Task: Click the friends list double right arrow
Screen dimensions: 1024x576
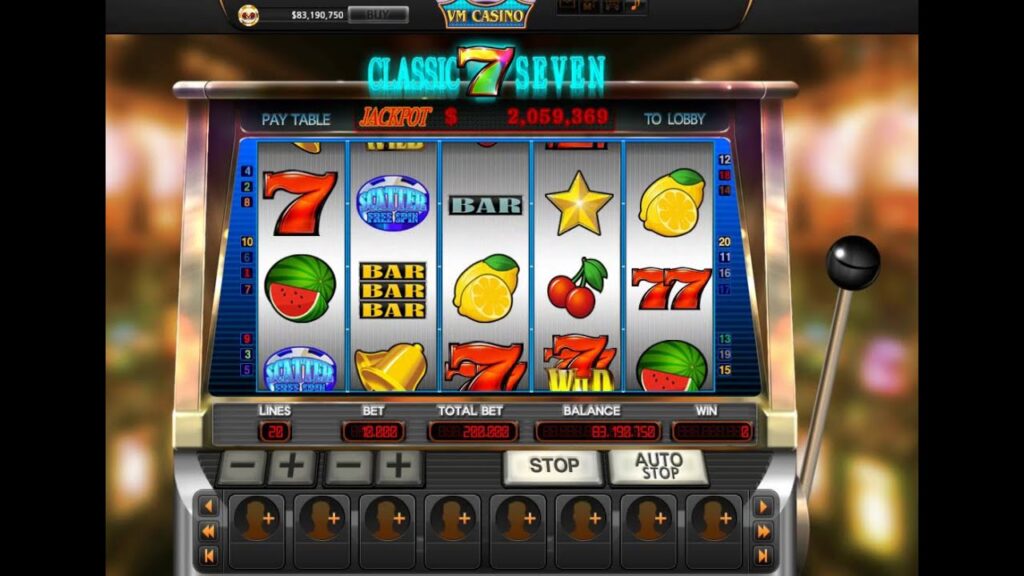Action: coord(763,532)
